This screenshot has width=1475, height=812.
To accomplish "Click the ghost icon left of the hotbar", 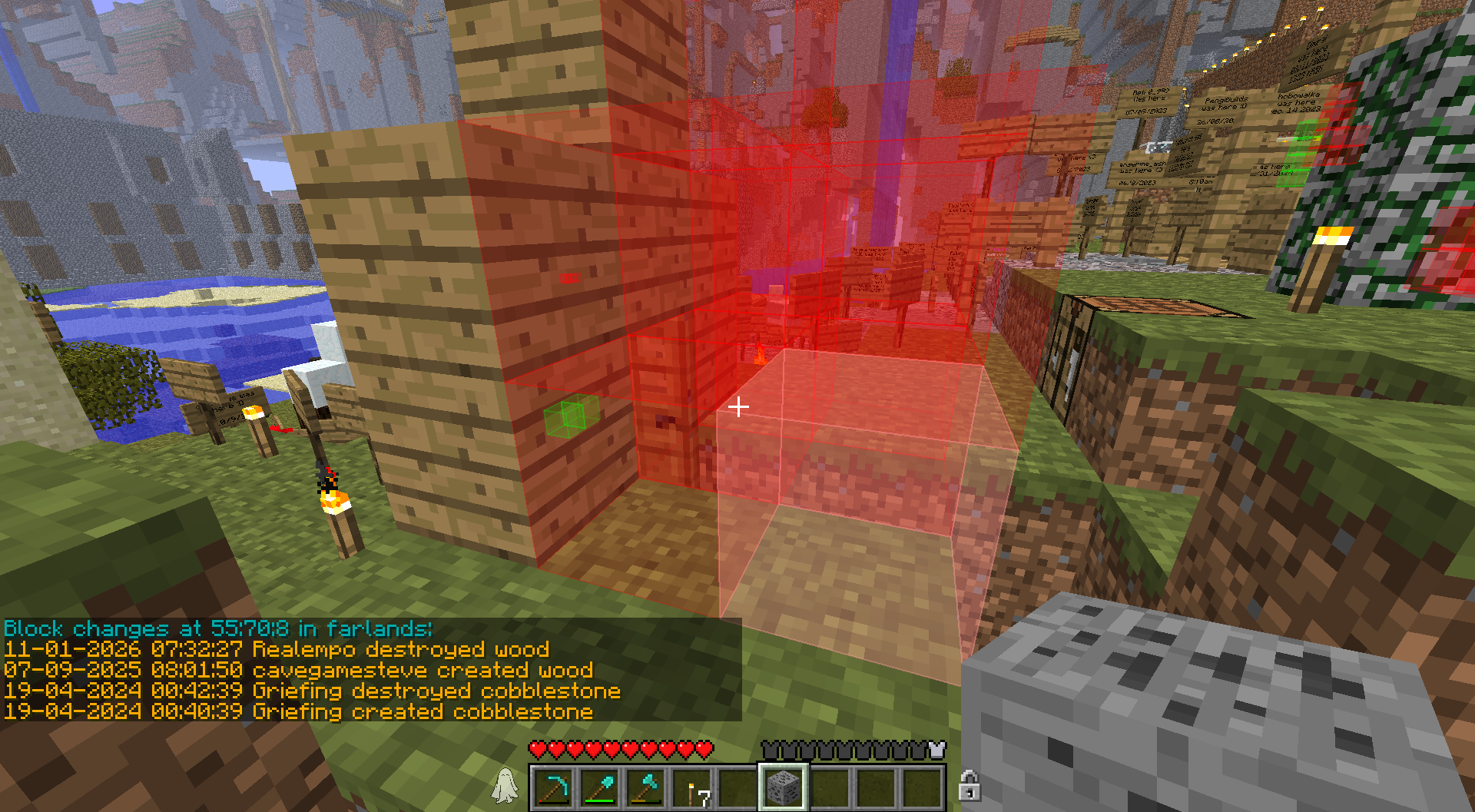I will click(505, 786).
